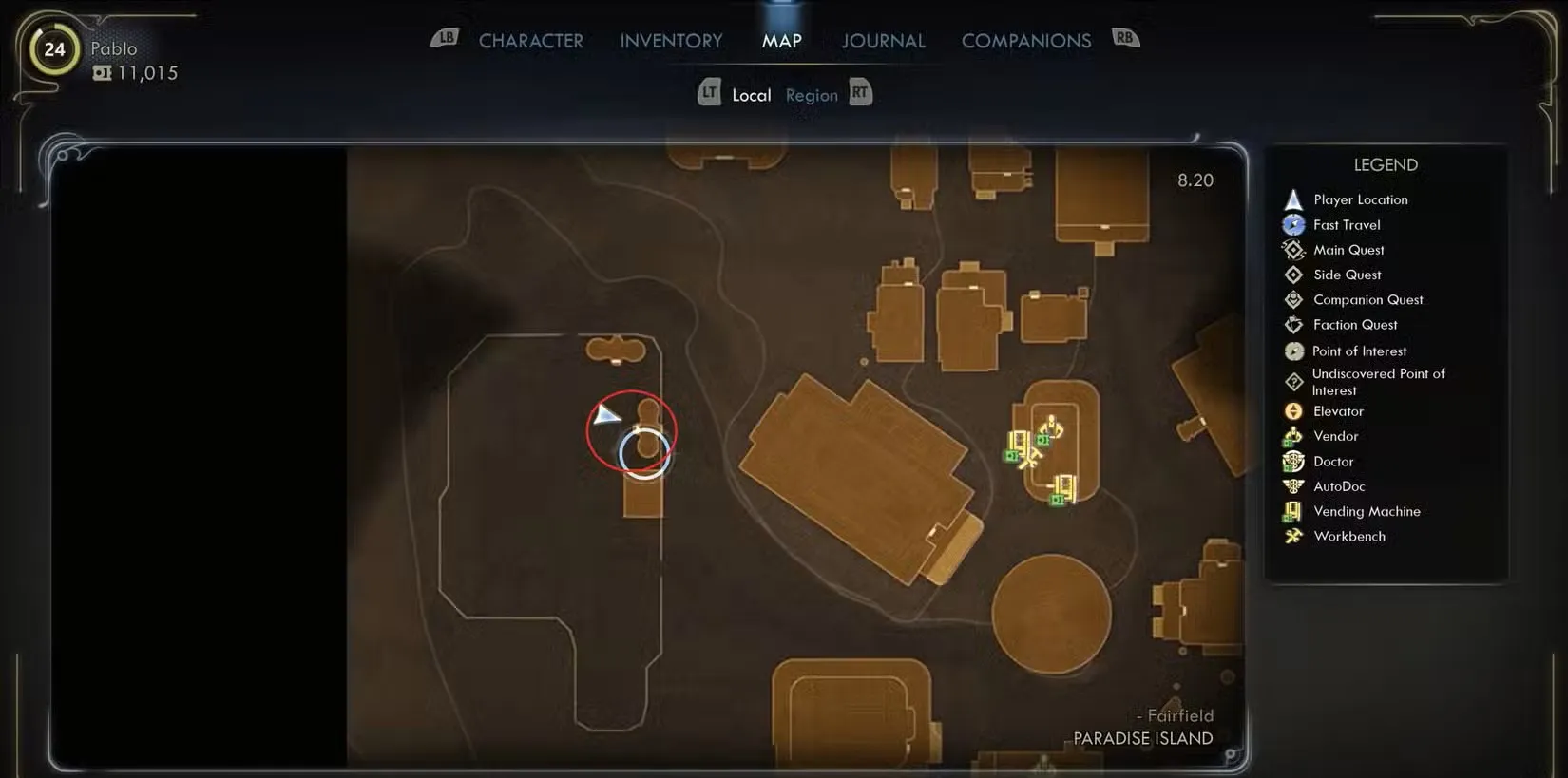1568x778 pixels.
Task: Open the Character tab
Action: click(530, 41)
